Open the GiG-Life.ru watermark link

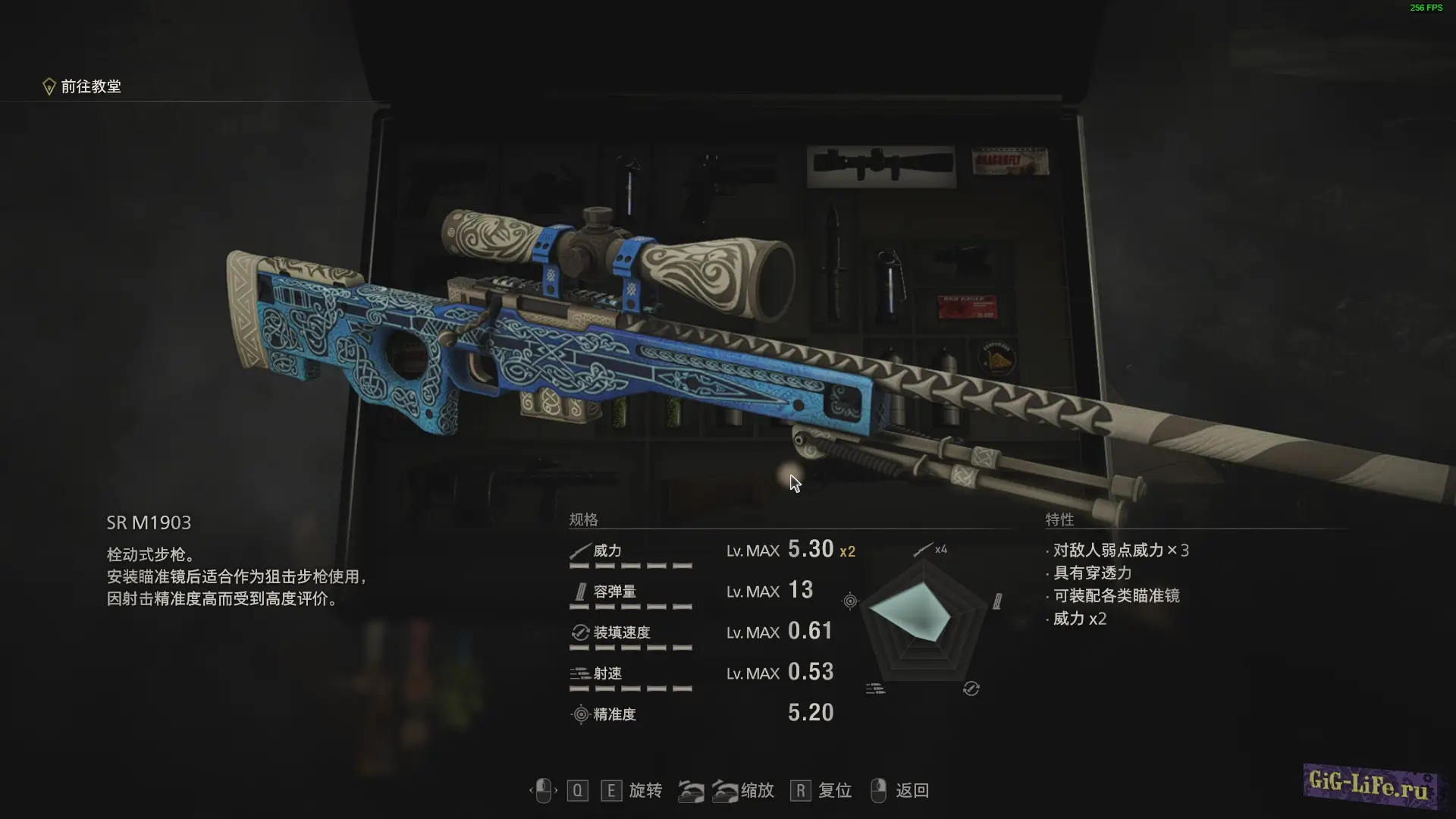point(1369,786)
